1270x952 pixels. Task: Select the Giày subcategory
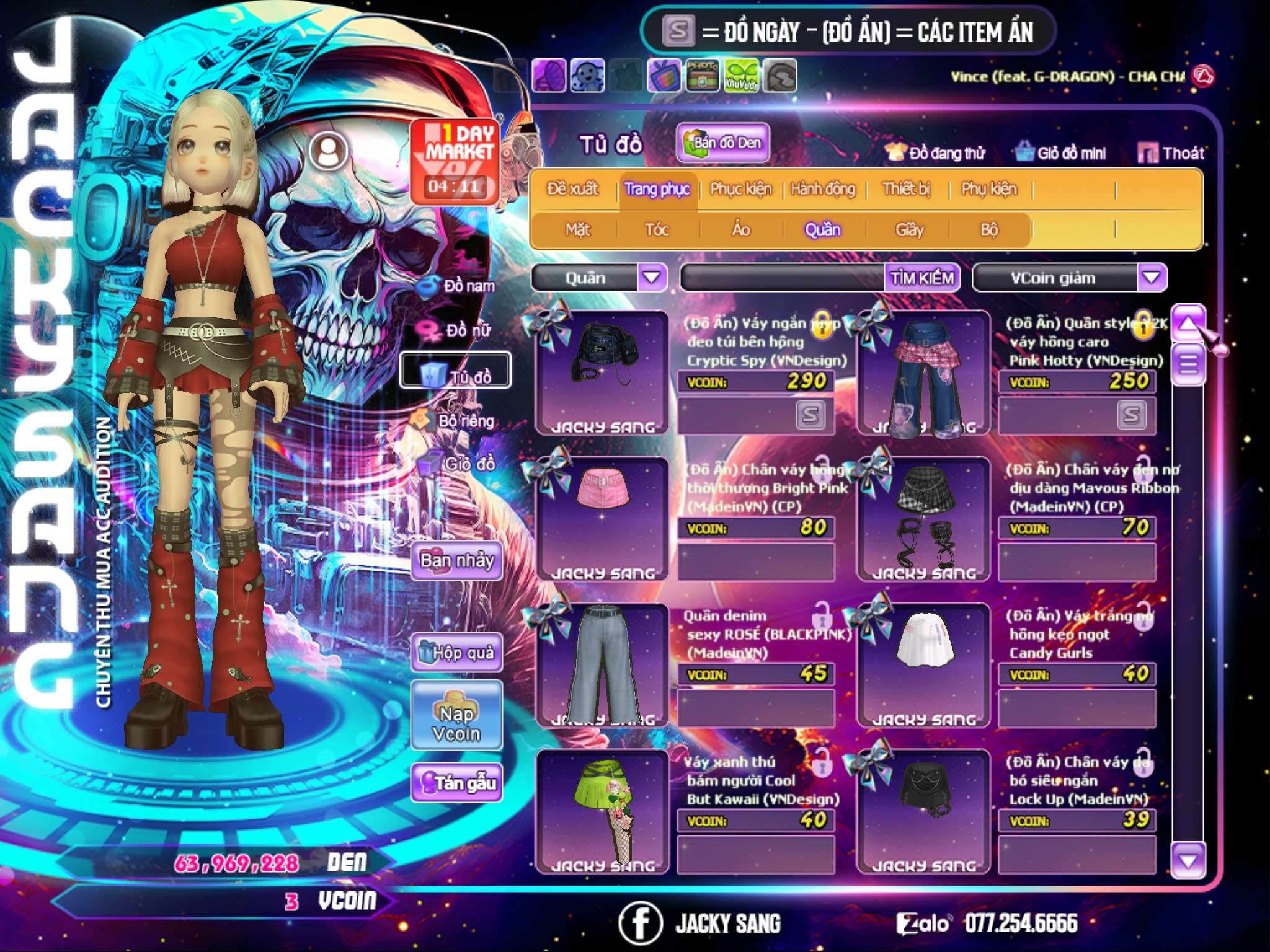tap(909, 230)
